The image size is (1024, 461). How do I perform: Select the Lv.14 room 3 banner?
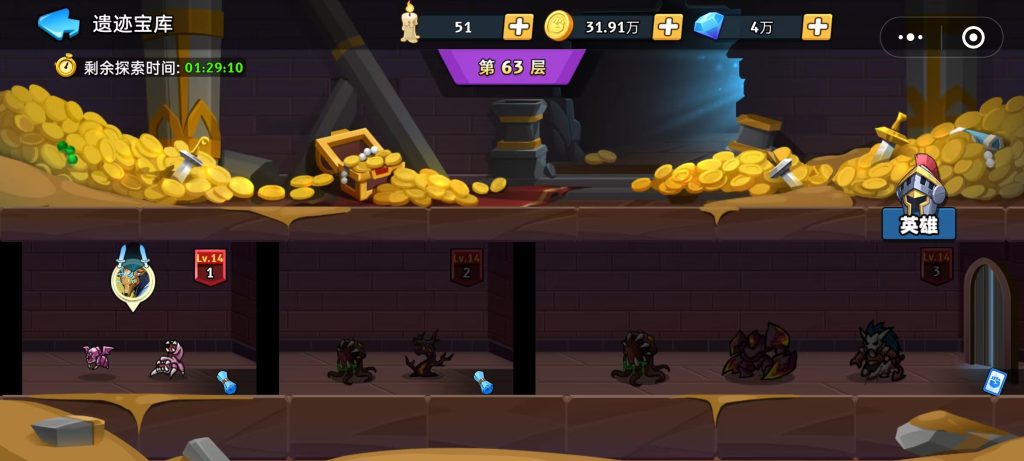pyautogui.click(x=937, y=266)
